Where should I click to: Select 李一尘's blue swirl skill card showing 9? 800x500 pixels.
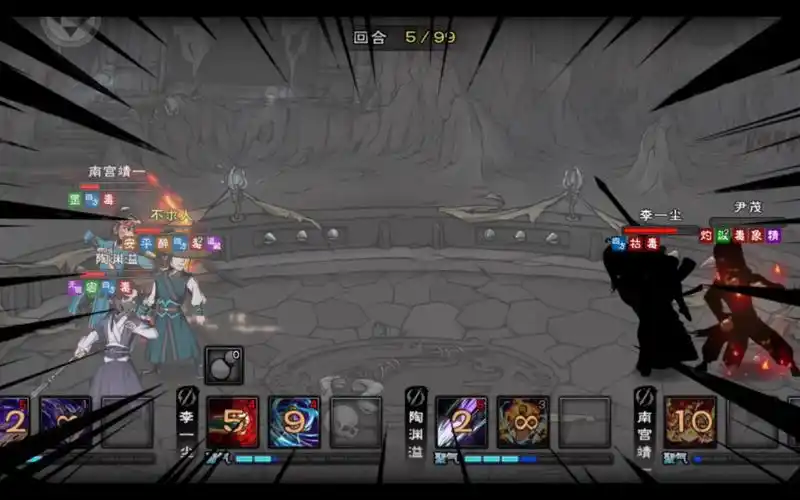pyautogui.click(x=294, y=422)
